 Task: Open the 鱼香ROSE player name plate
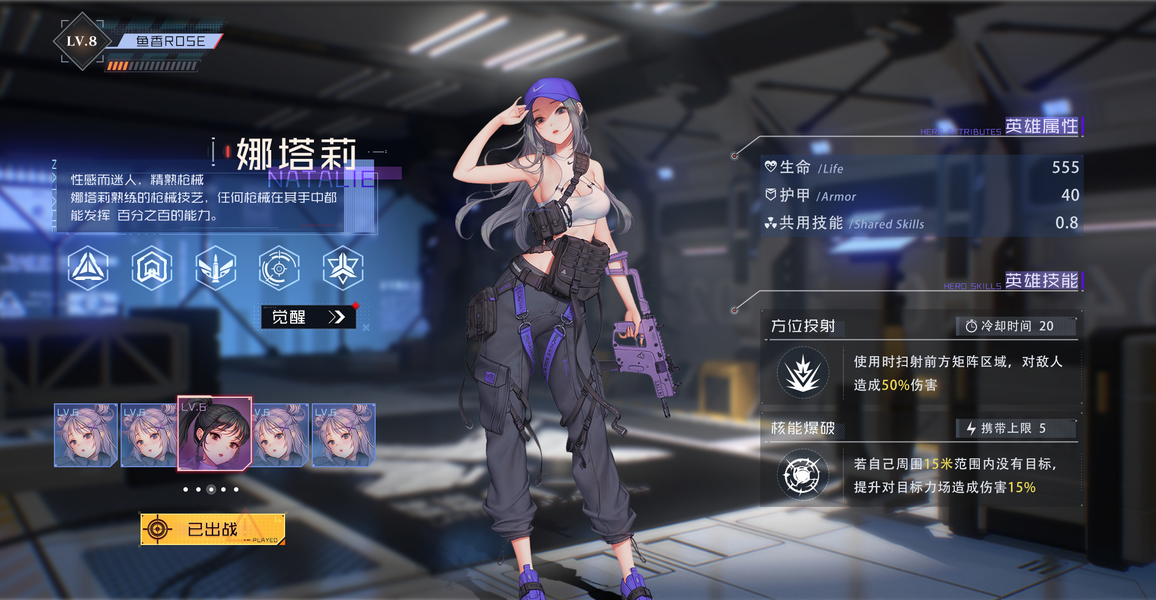pyautogui.click(x=170, y=41)
